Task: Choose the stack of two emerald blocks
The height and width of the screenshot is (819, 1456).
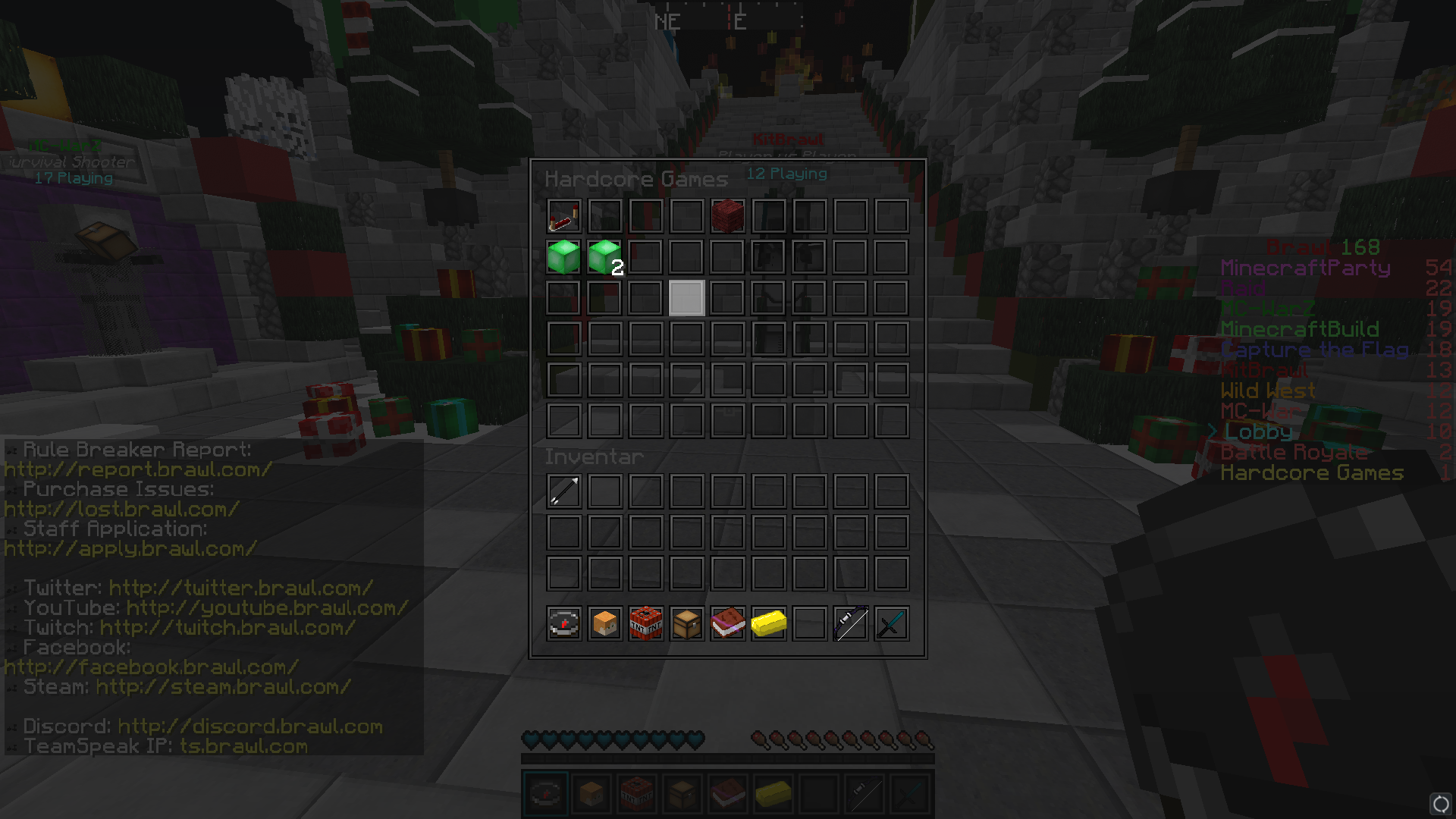Action: click(x=604, y=257)
